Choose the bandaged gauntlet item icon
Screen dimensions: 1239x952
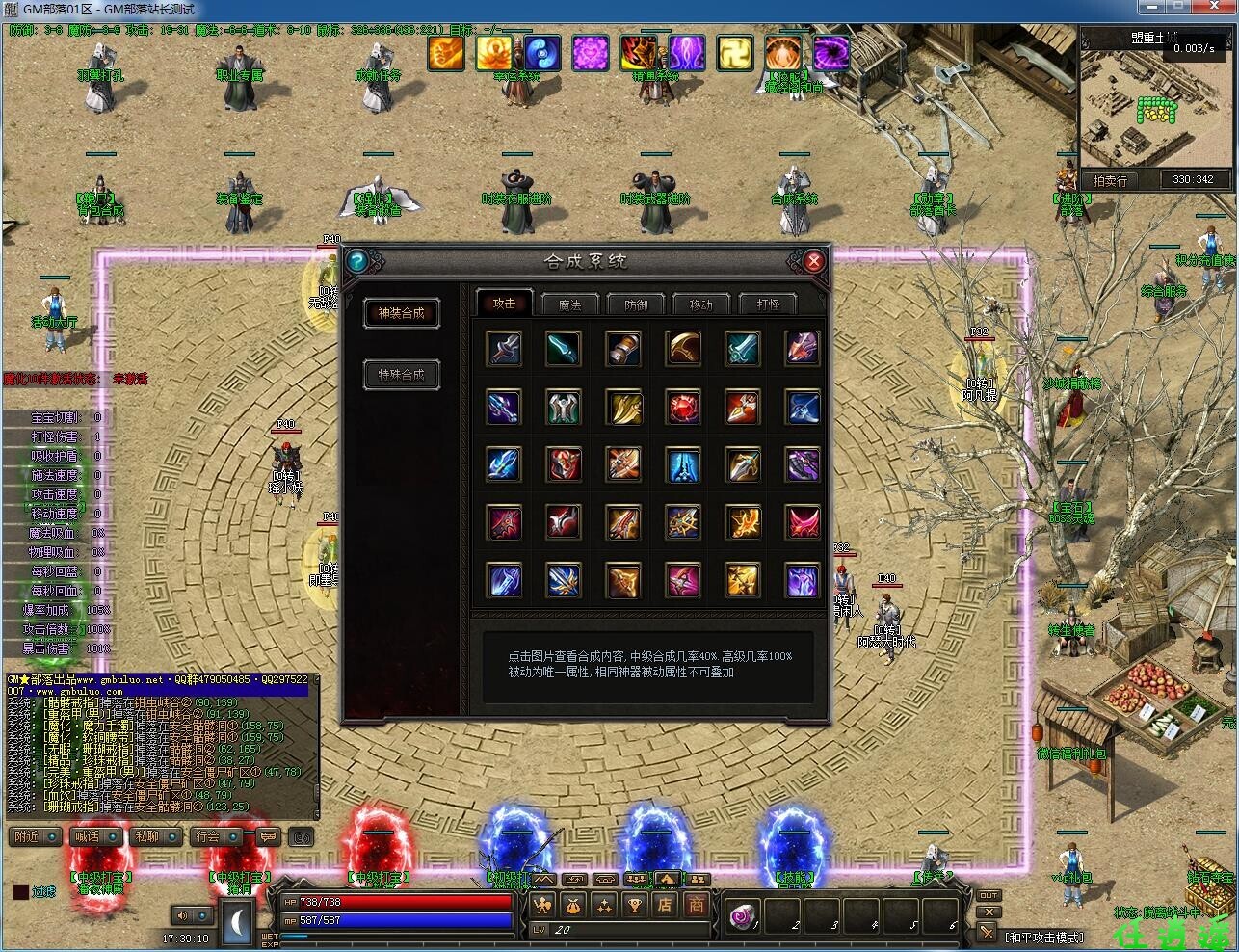pos(623,348)
